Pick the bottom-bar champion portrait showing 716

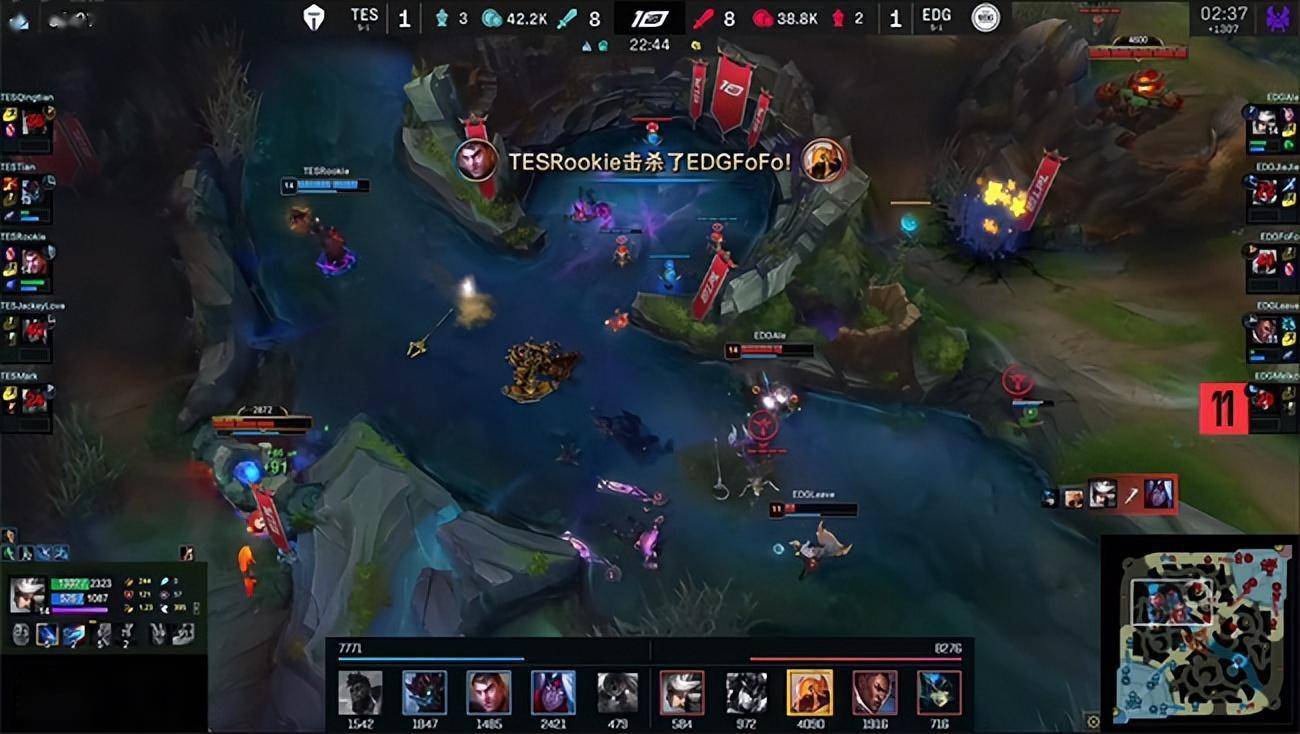(938, 692)
